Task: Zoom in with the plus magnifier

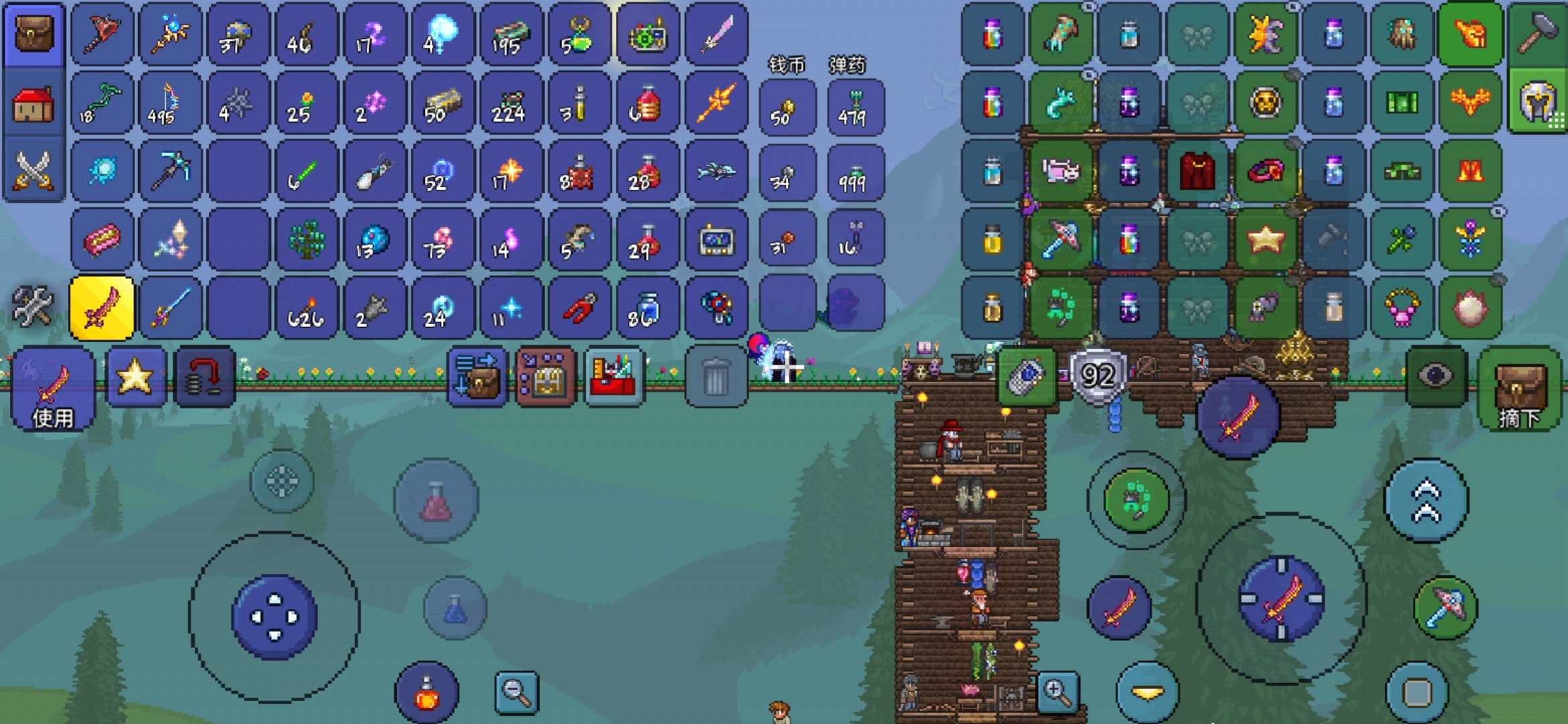Action: (1057, 692)
